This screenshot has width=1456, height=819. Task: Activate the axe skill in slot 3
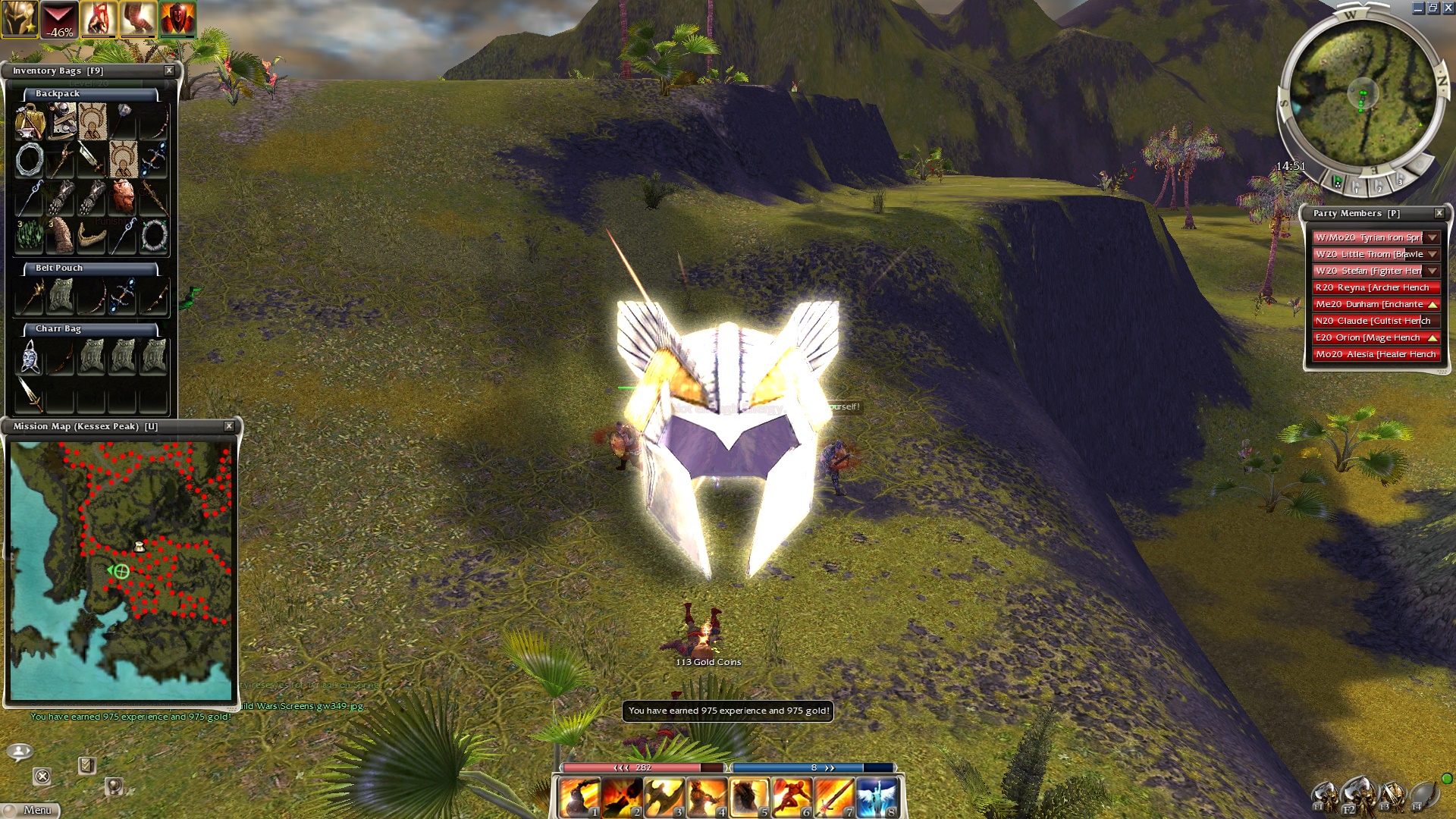click(664, 798)
